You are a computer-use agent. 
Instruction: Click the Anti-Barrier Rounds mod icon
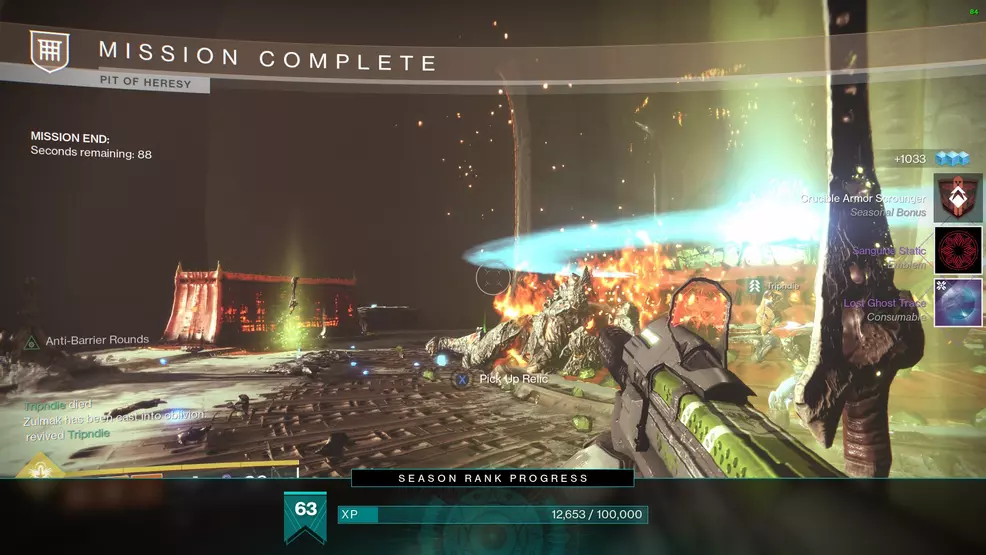coord(32,341)
